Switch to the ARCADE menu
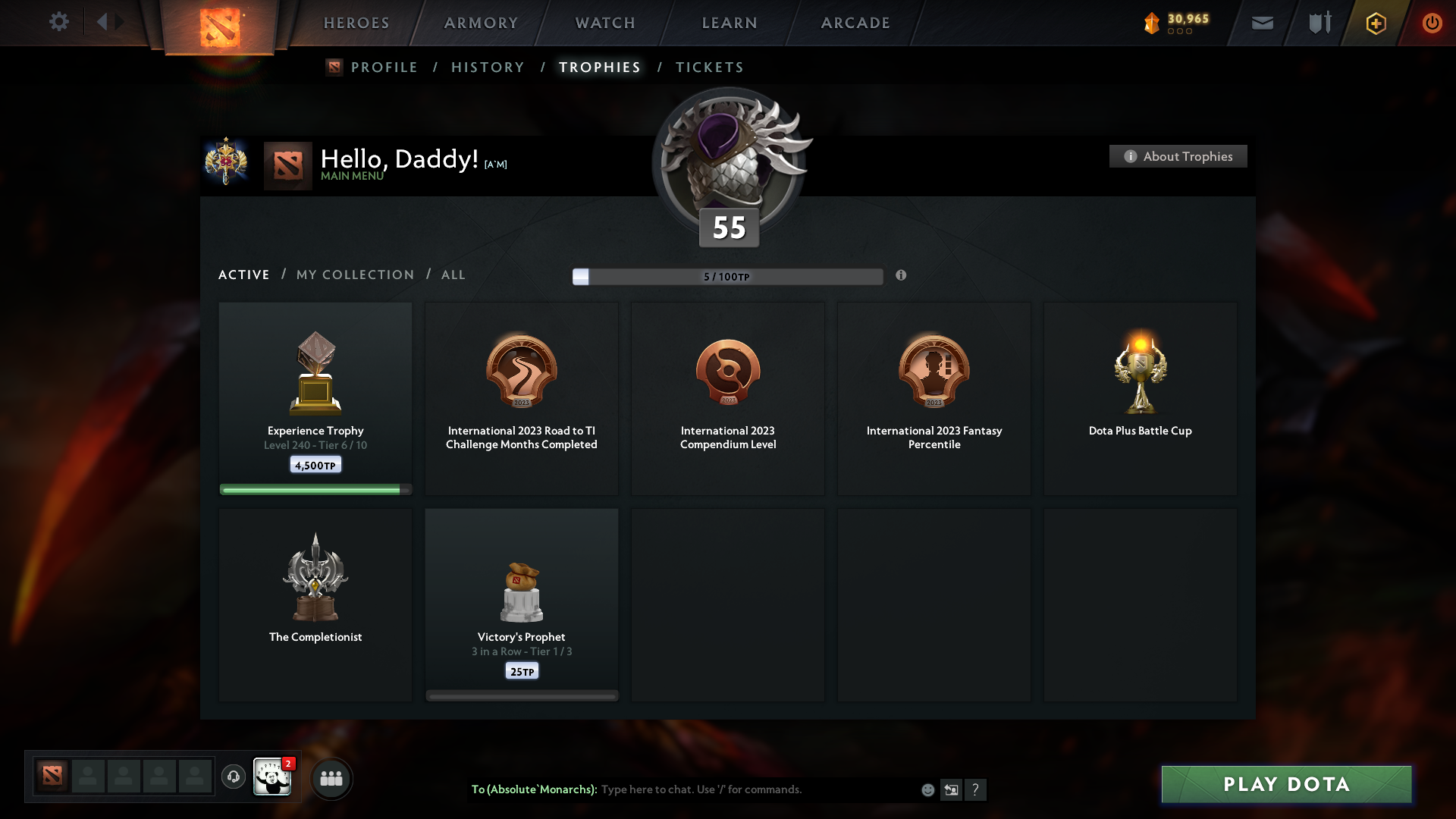The height and width of the screenshot is (819, 1456). click(x=855, y=23)
